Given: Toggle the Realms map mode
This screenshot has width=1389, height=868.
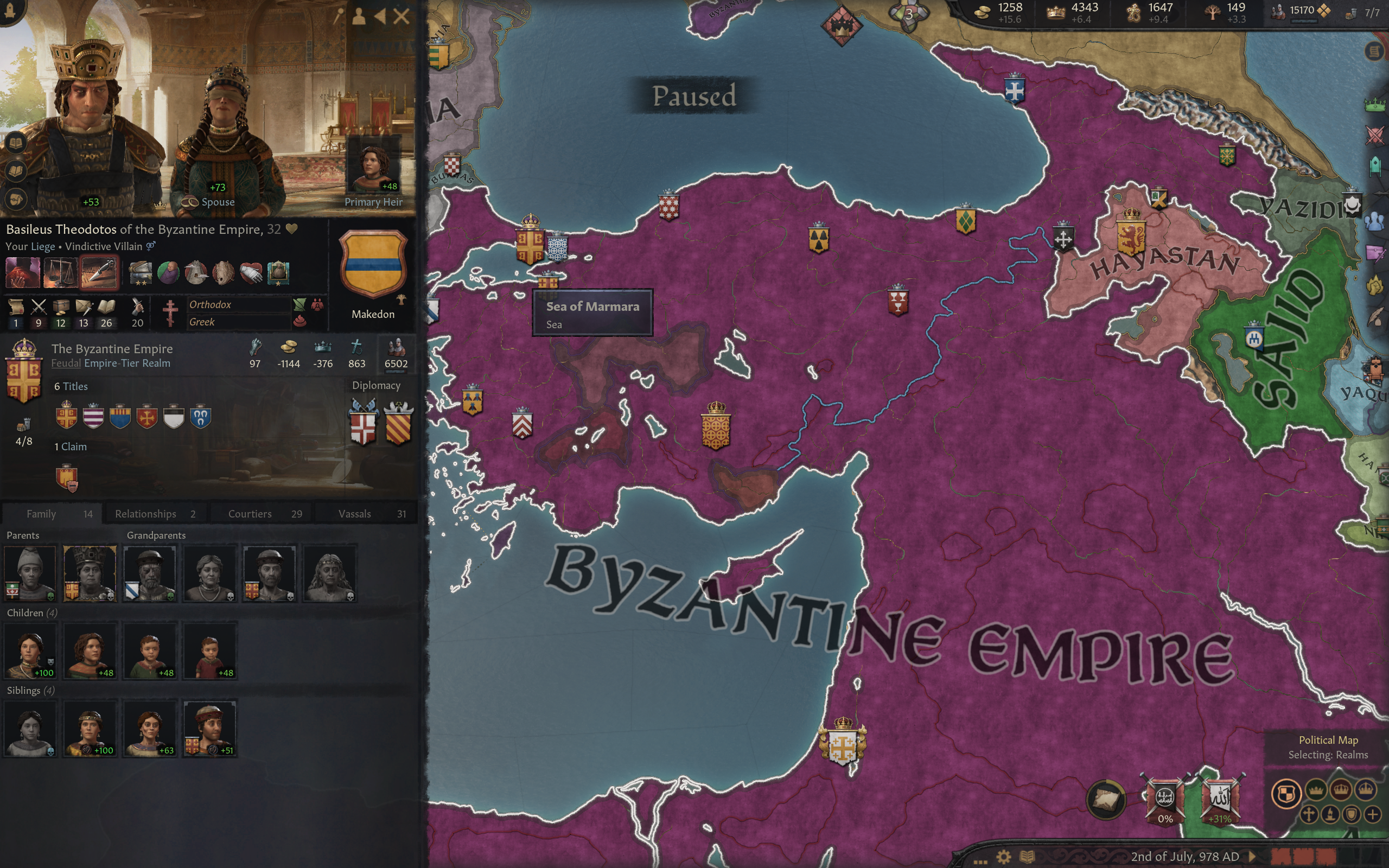Looking at the screenshot, I should pos(1288,792).
